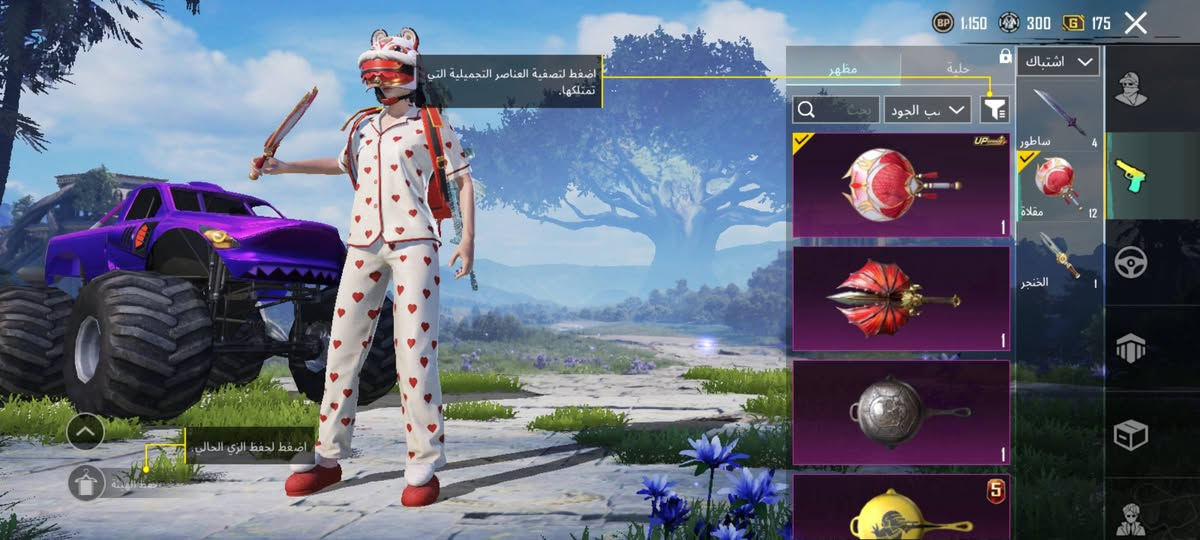The height and width of the screenshot is (540, 1200).
Task: Switch to the حلية tab
Action: coord(960,68)
